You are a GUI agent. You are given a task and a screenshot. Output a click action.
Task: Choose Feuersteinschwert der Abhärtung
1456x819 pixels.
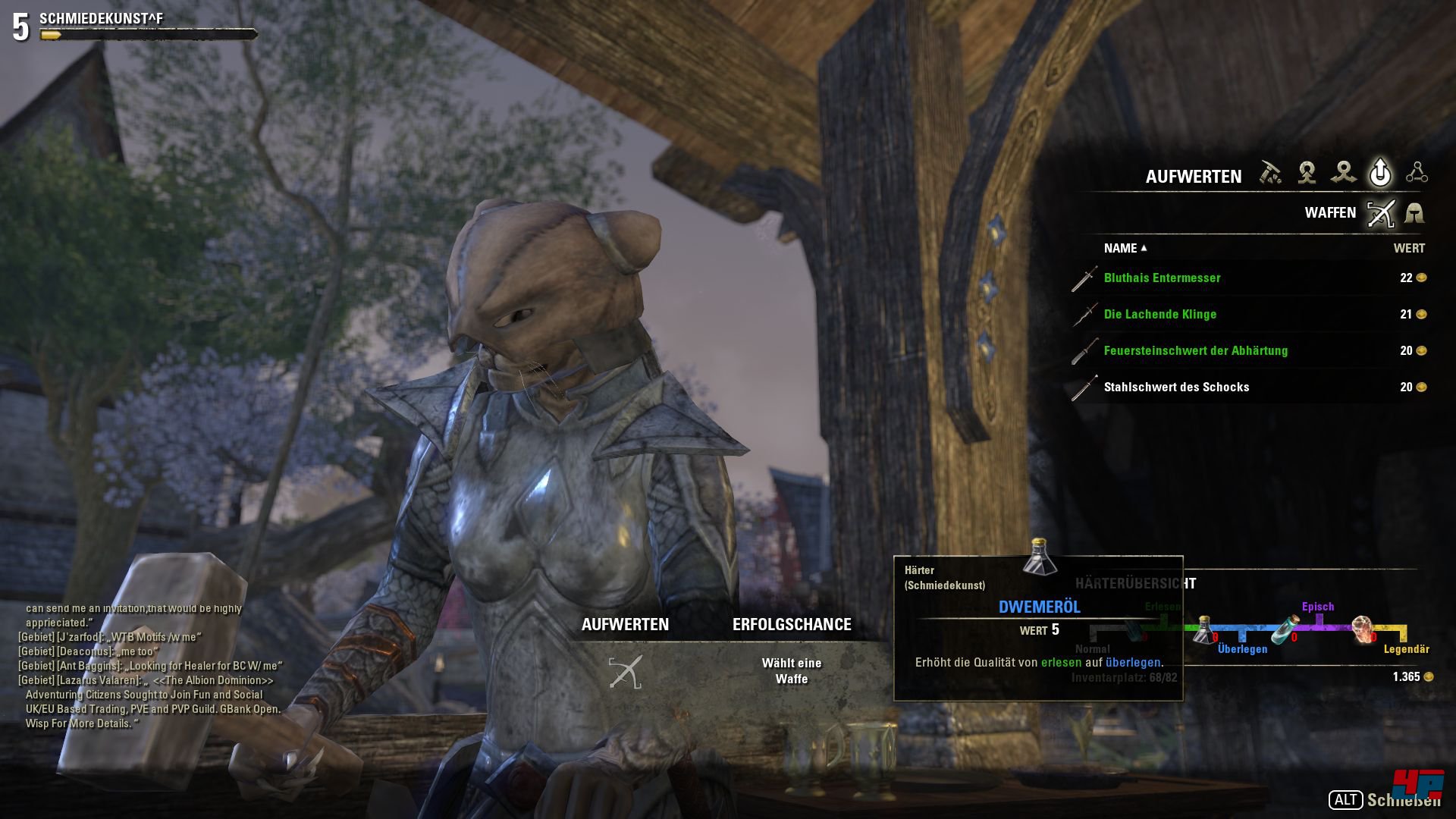click(x=1195, y=351)
